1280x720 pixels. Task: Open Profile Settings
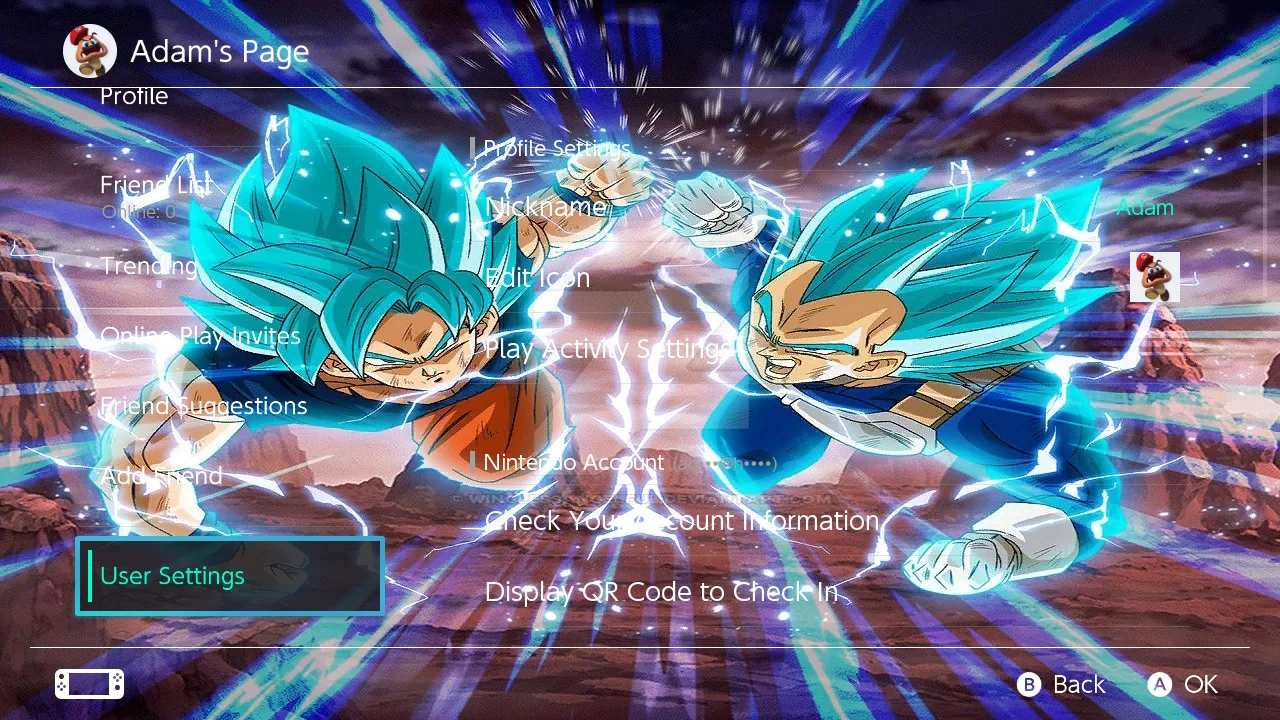[x=556, y=148]
